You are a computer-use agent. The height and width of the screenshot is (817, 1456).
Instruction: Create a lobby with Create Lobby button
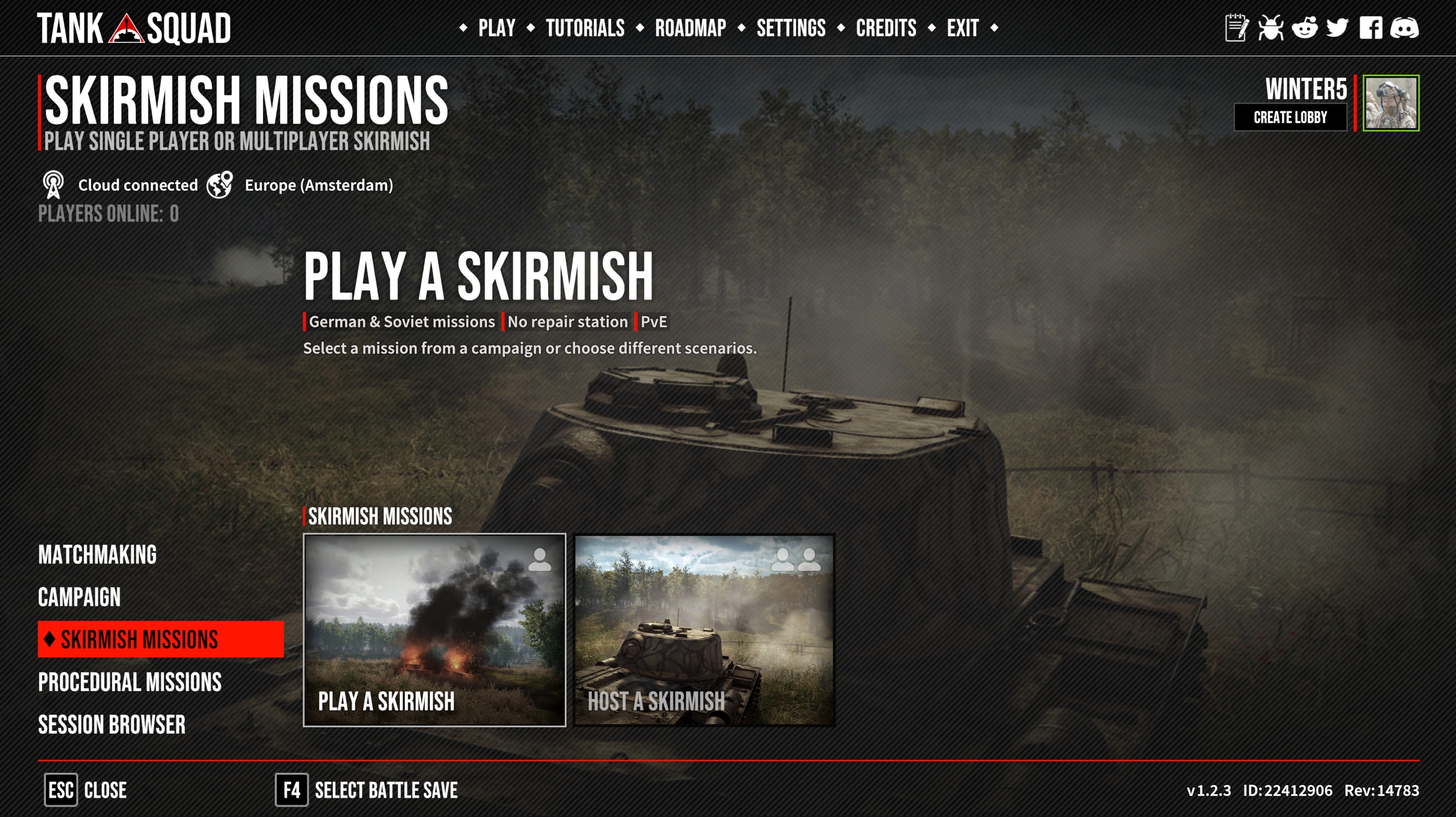click(x=1290, y=118)
